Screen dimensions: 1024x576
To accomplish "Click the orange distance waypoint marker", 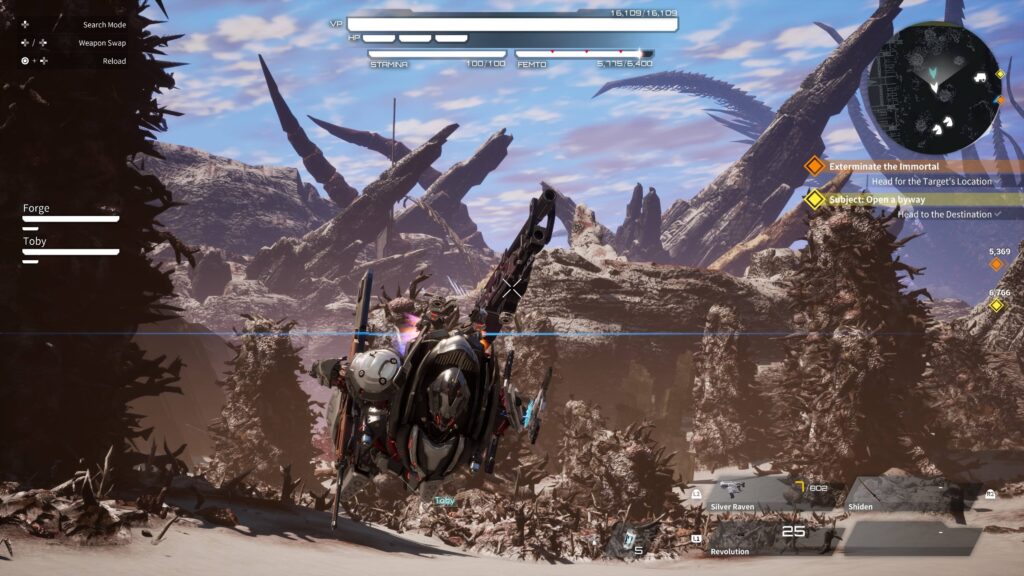I will [x=996, y=264].
